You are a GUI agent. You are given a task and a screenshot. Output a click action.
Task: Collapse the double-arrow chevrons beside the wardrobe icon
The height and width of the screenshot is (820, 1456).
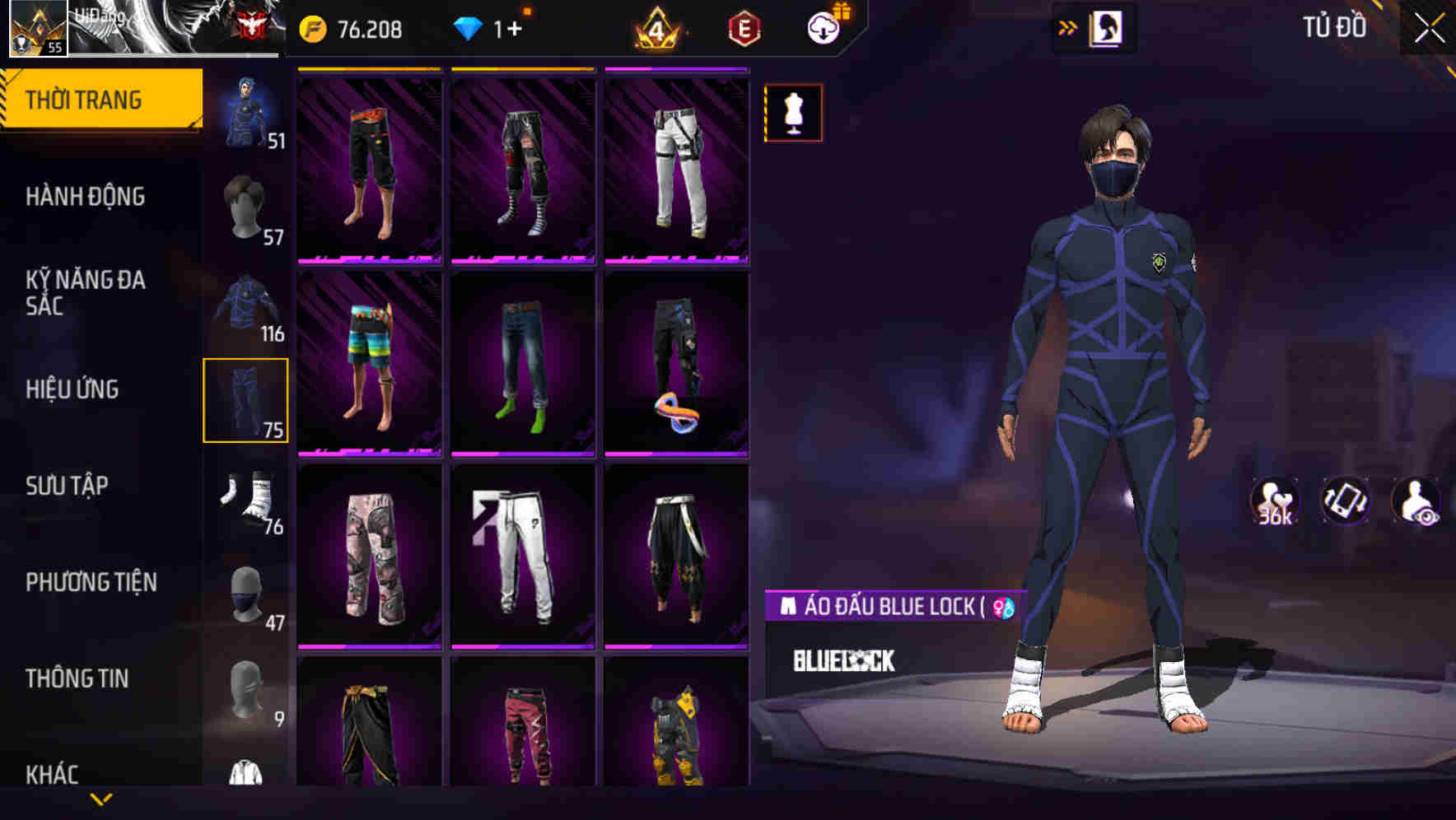coord(1068,27)
